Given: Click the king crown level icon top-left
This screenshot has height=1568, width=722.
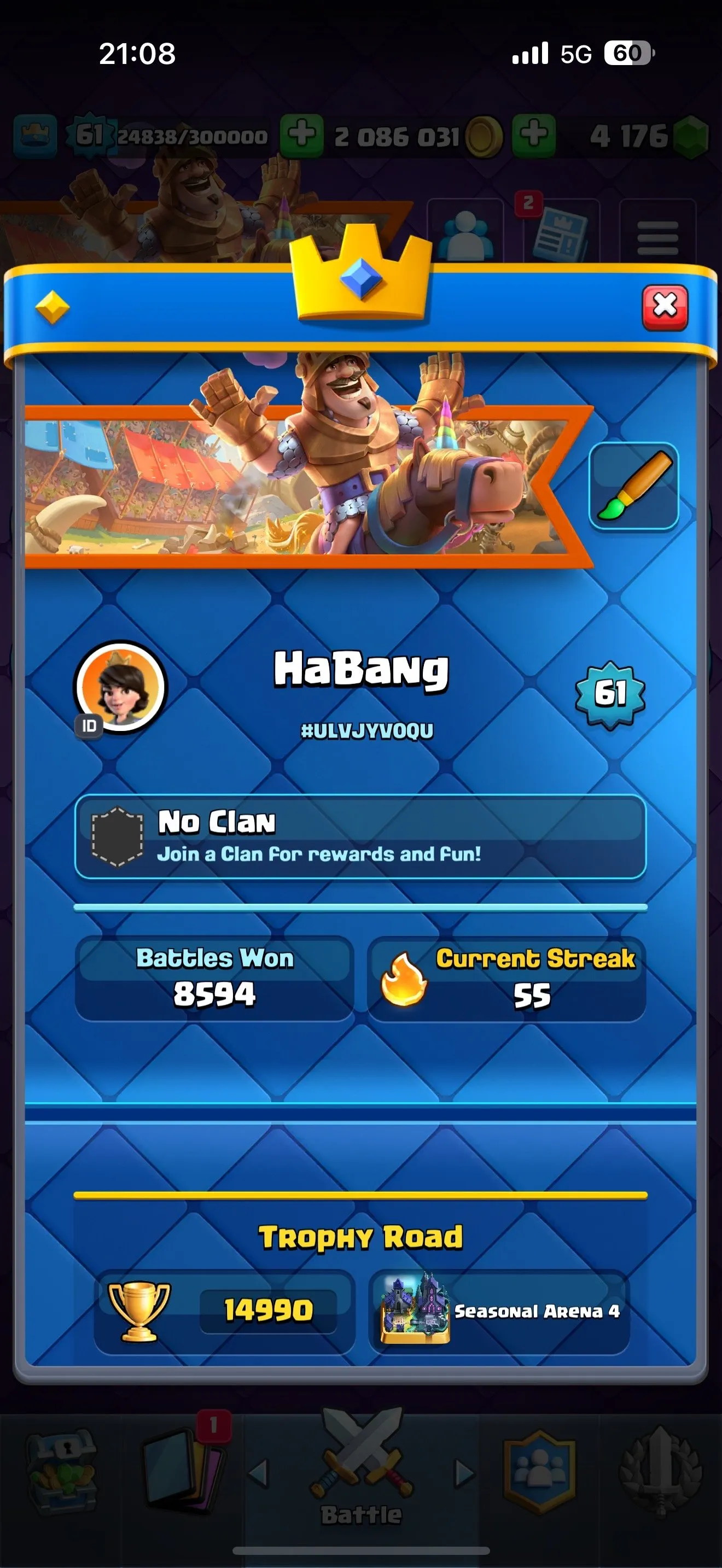Looking at the screenshot, I should [33, 133].
